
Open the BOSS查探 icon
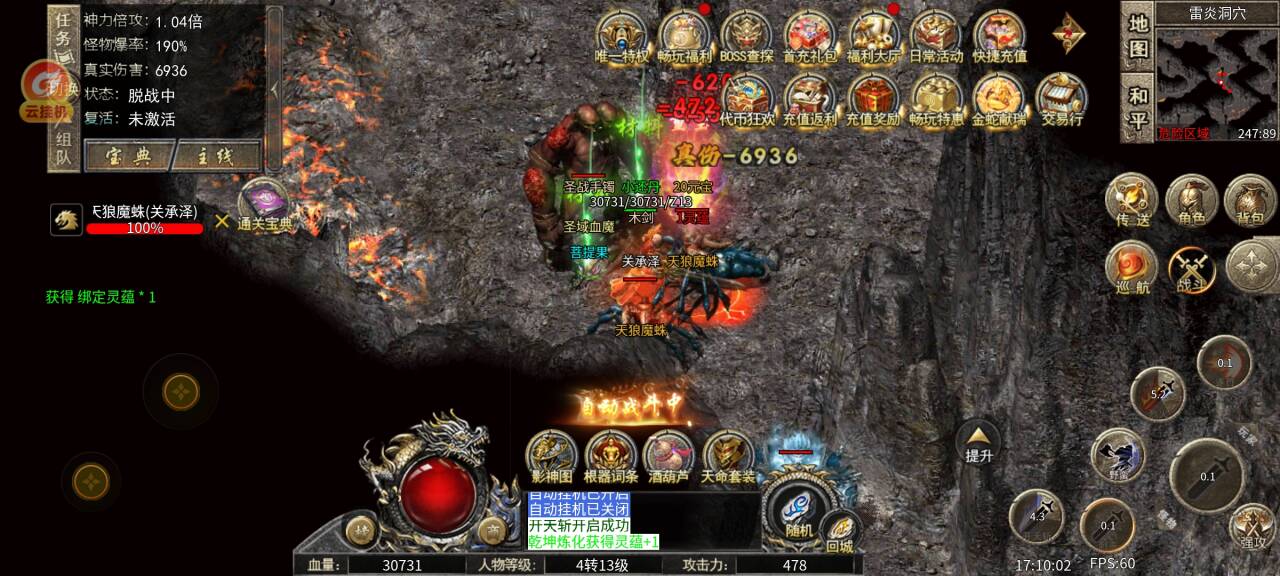click(x=746, y=37)
